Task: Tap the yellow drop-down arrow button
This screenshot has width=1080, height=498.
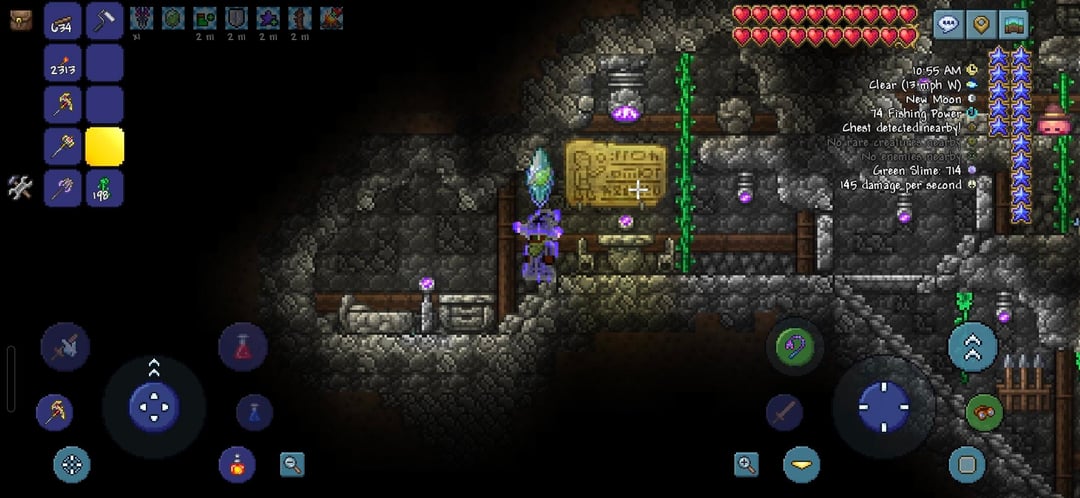Action: click(x=801, y=464)
